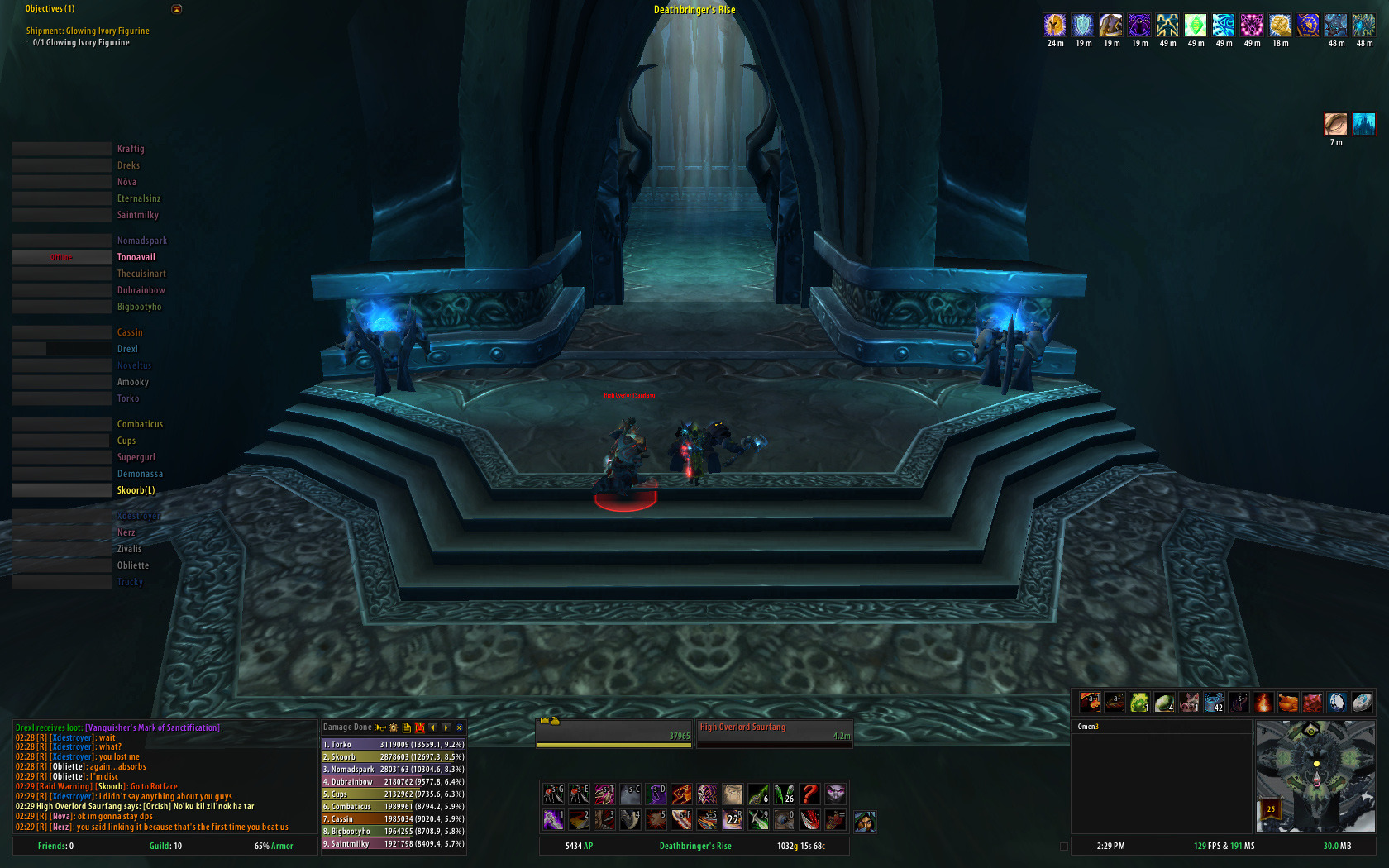
Task: Use the red gem item slot
Action: [1313, 703]
